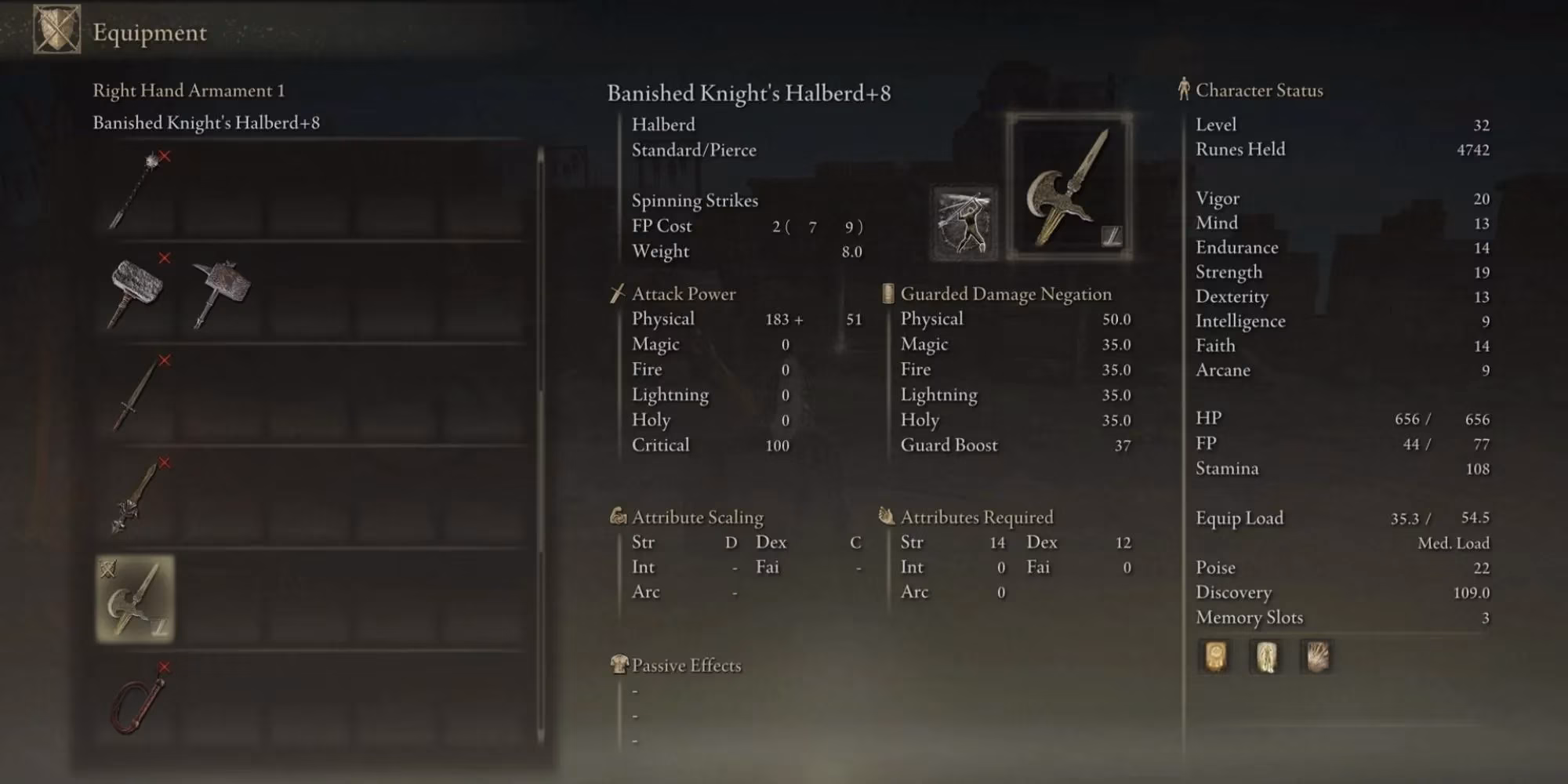Click the Guarded Damage Negation heading
Viewport: 1568px width, 784px height.
(x=1006, y=294)
